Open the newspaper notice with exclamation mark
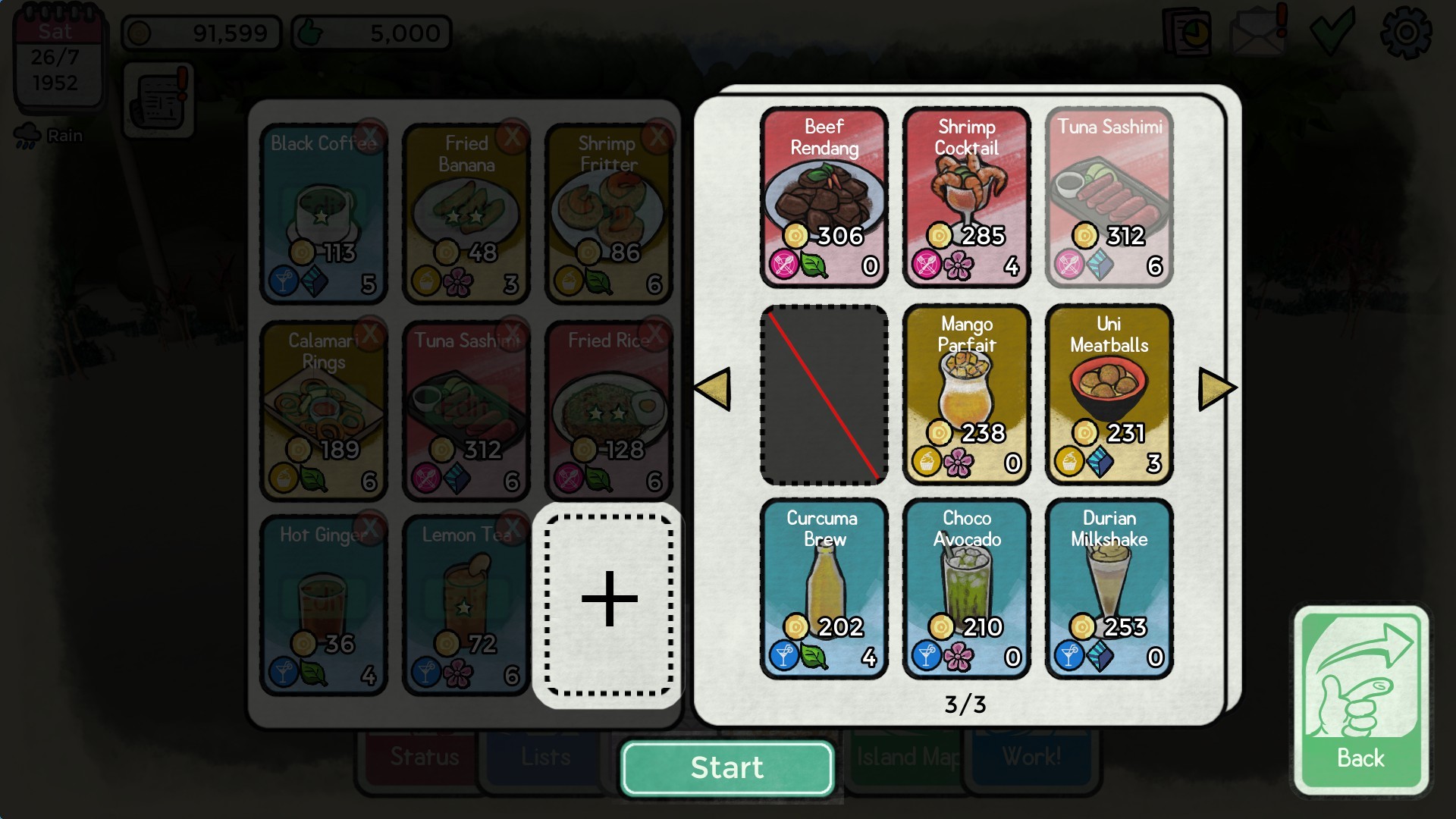 tap(158, 99)
